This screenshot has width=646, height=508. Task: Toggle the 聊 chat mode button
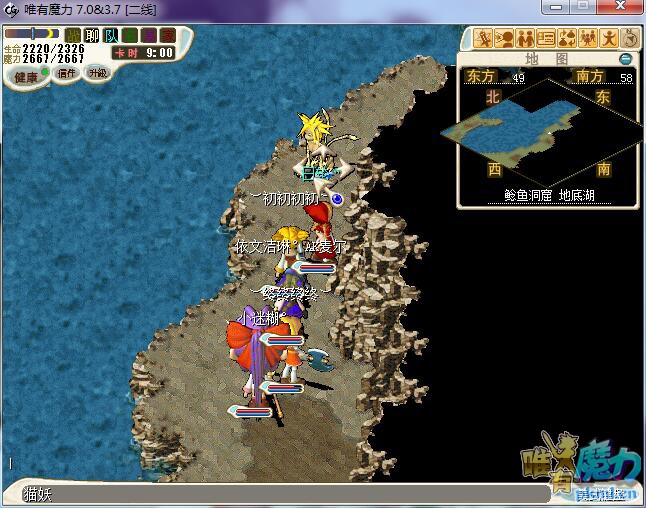click(92, 36)
